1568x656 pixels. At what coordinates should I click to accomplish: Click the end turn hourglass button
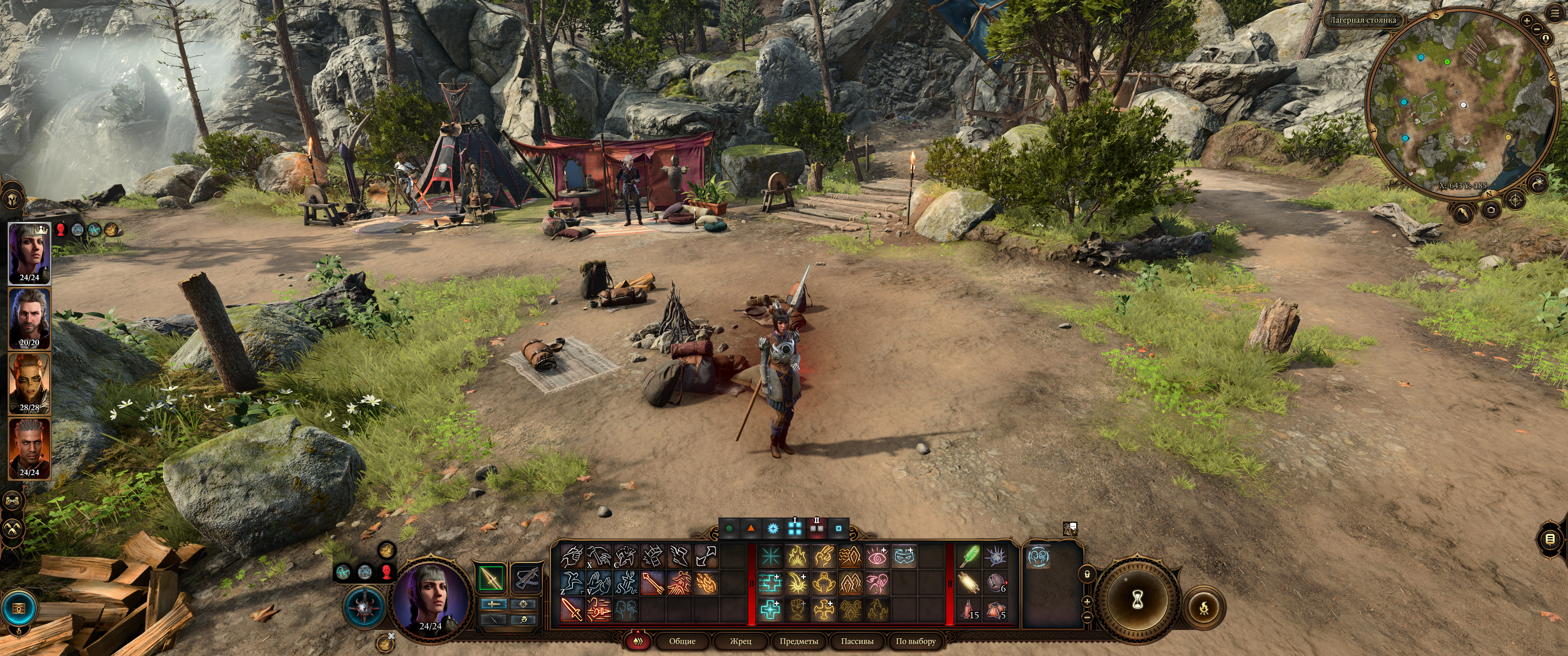tap(1136, 600)
